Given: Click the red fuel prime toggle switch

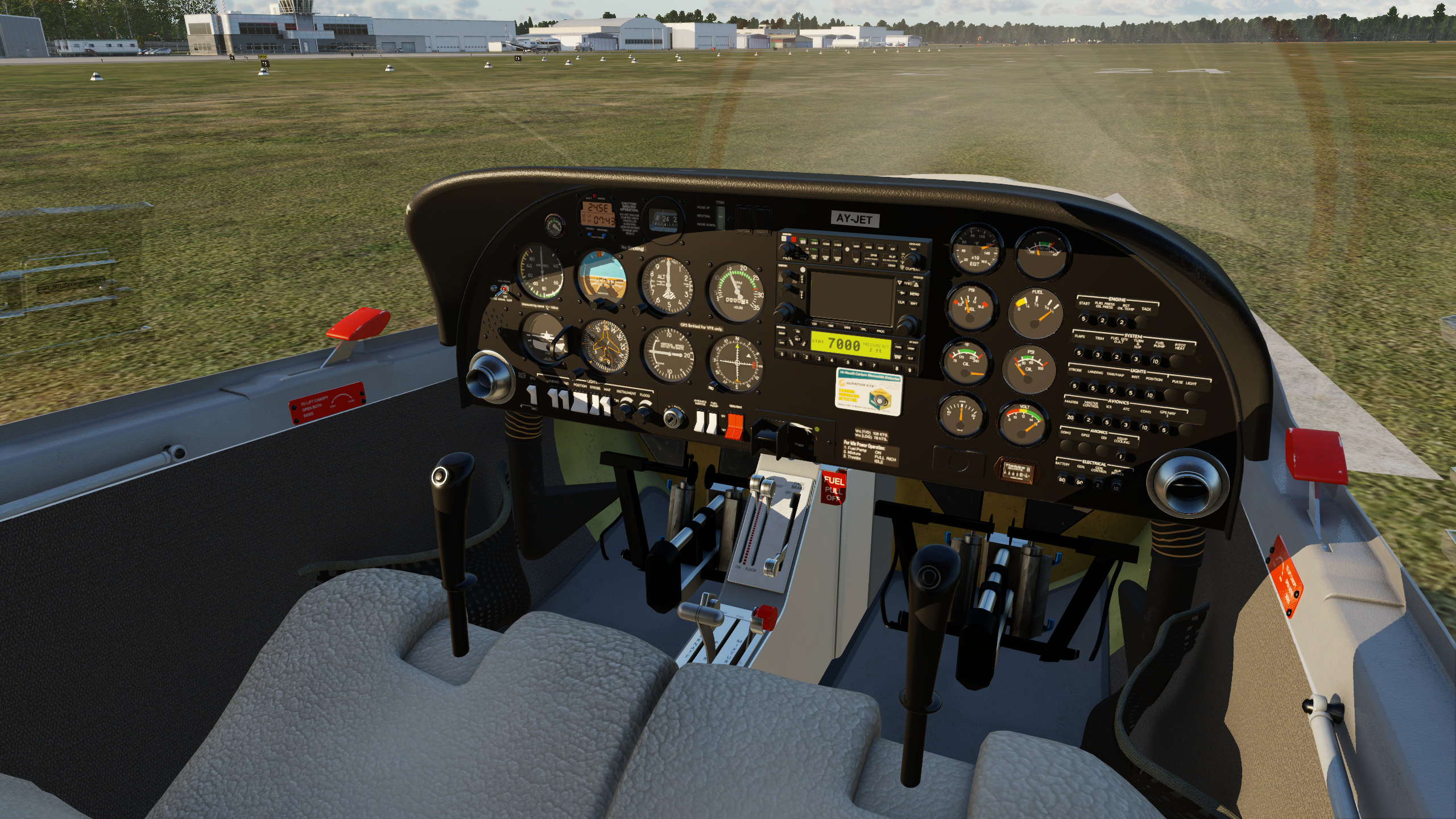Looking at the screenshot, I should click(504, 290).
